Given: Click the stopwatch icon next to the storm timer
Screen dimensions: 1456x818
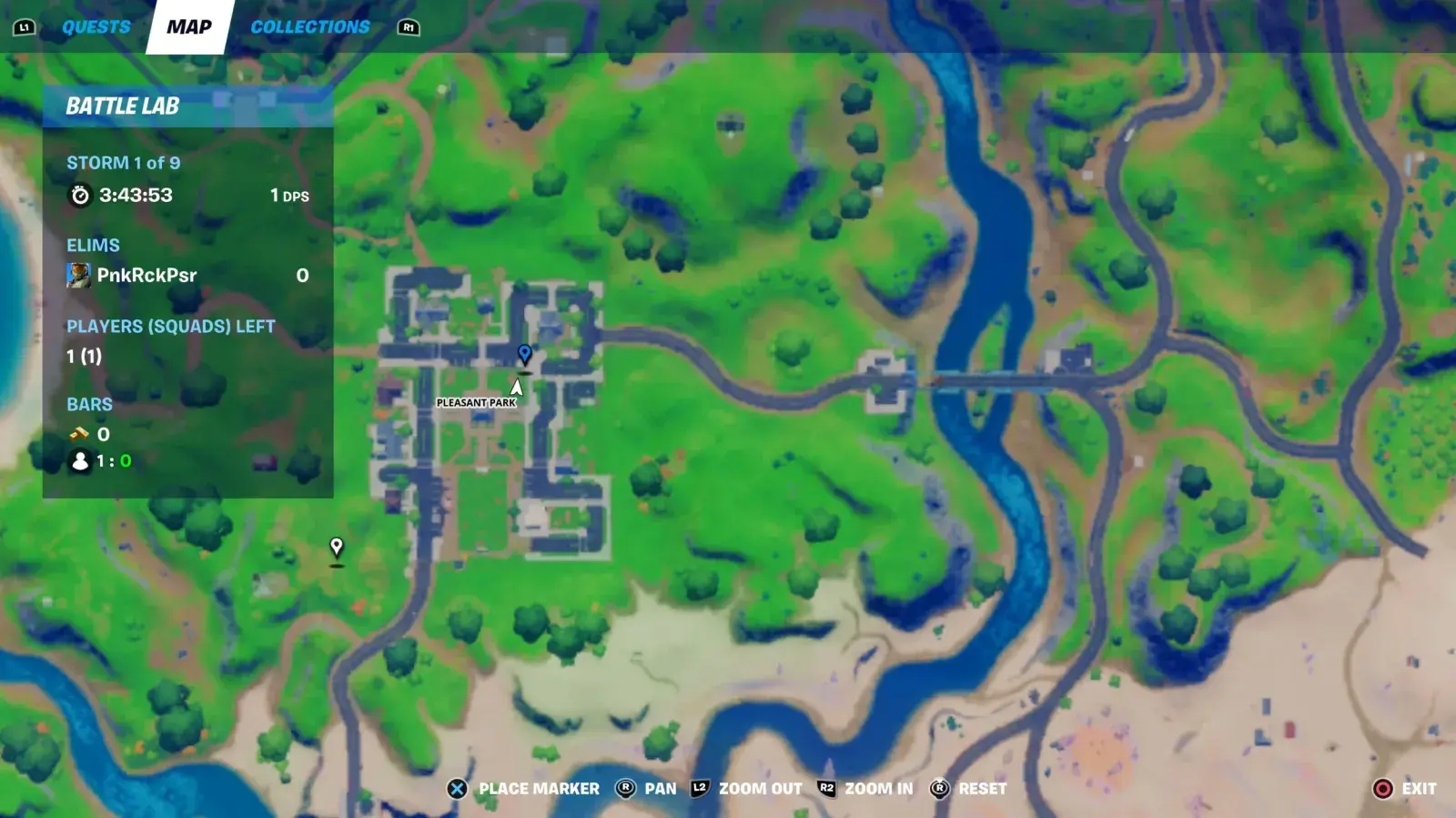Looking at the screenshot, I should point(81,193).
